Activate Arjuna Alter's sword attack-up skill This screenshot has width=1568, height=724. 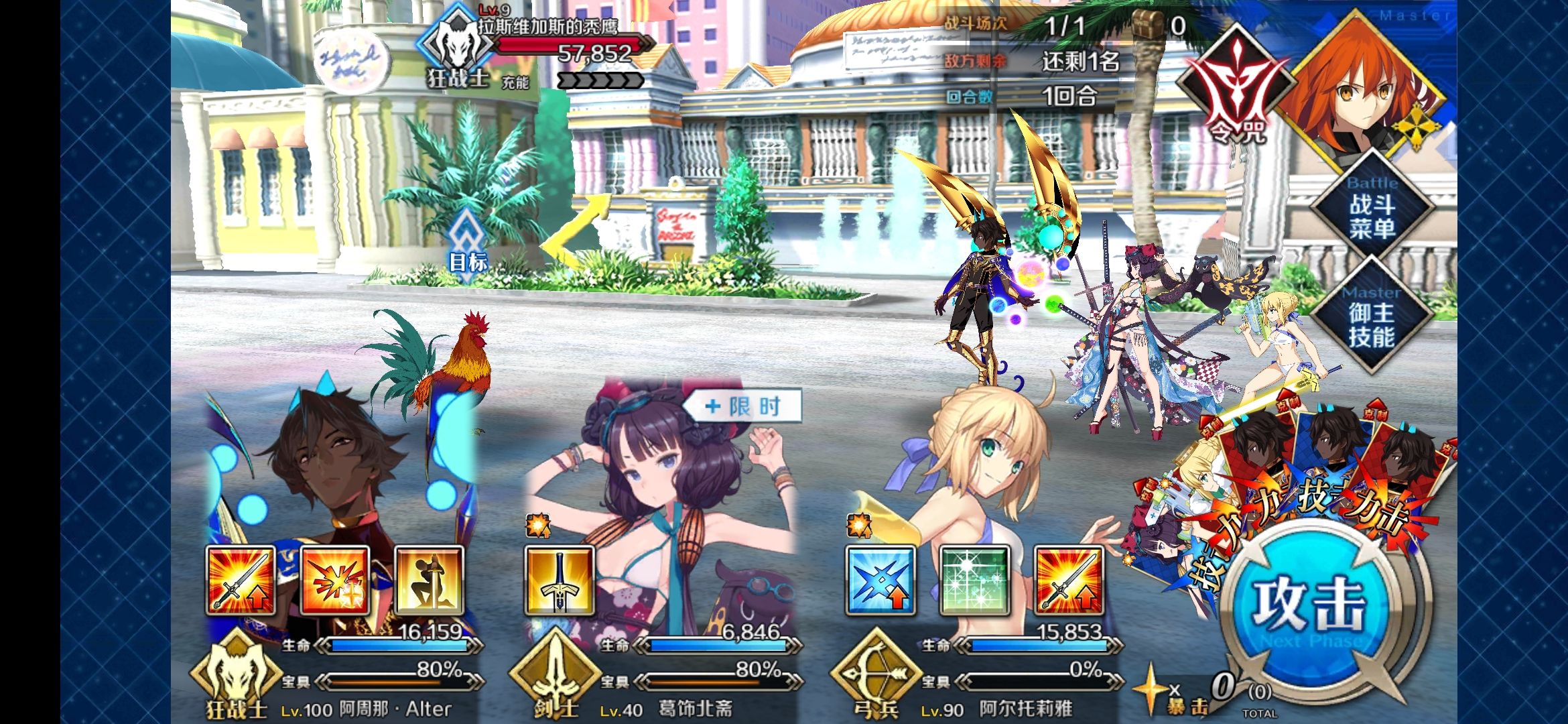(241, 581)
